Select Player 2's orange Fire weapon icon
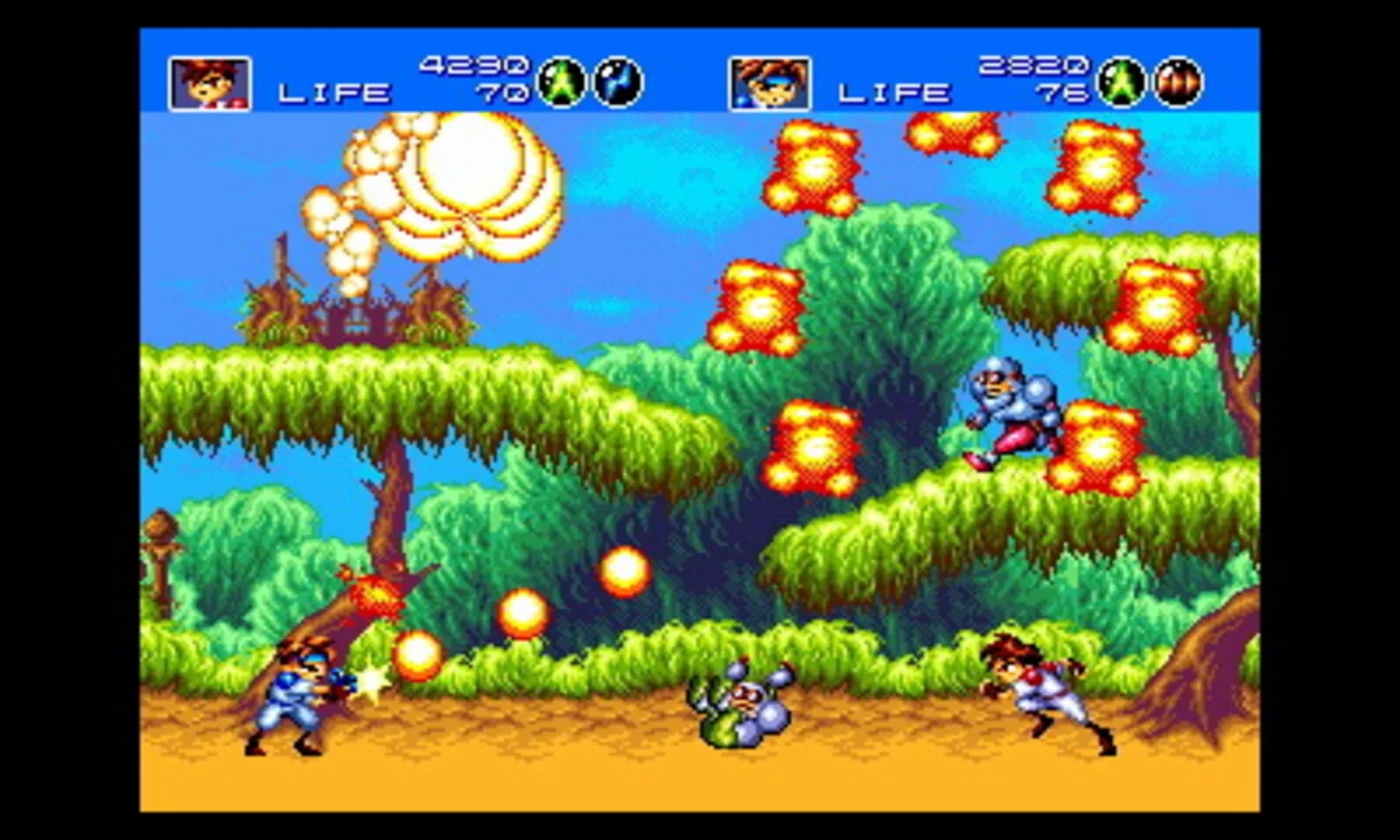1400x840 pixels. click(1178, 80)
